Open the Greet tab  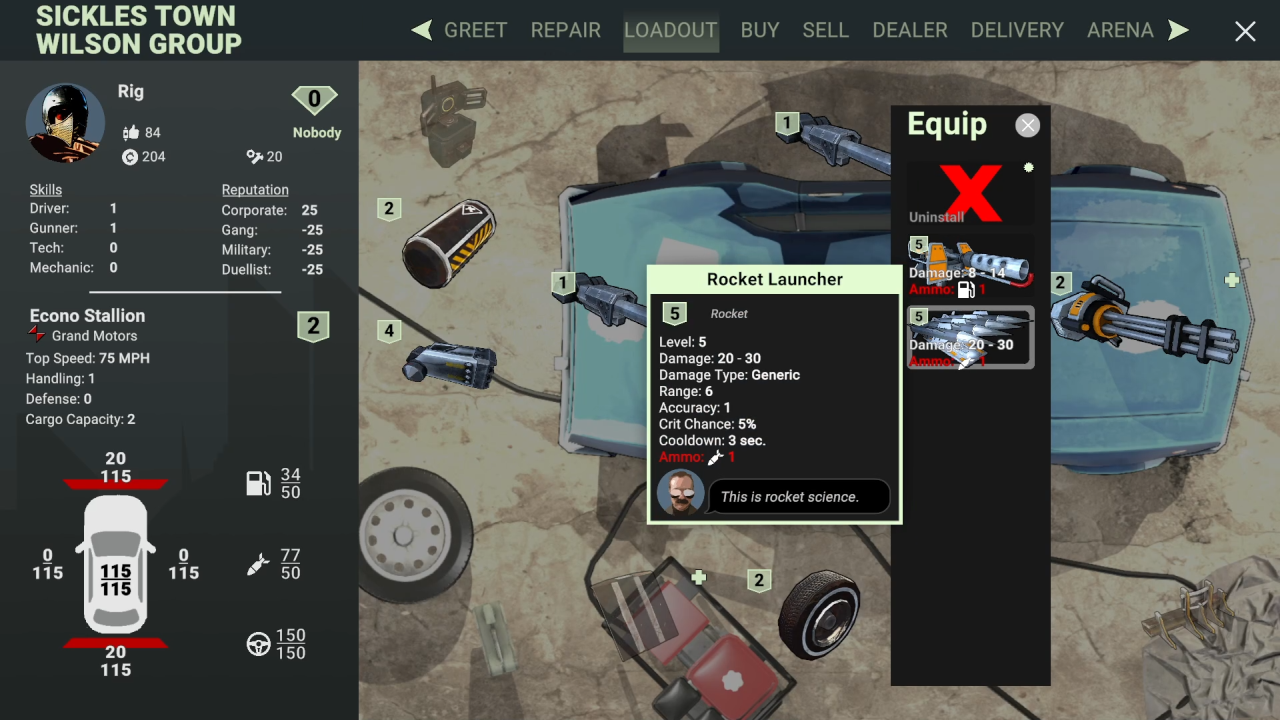[475, 30]
